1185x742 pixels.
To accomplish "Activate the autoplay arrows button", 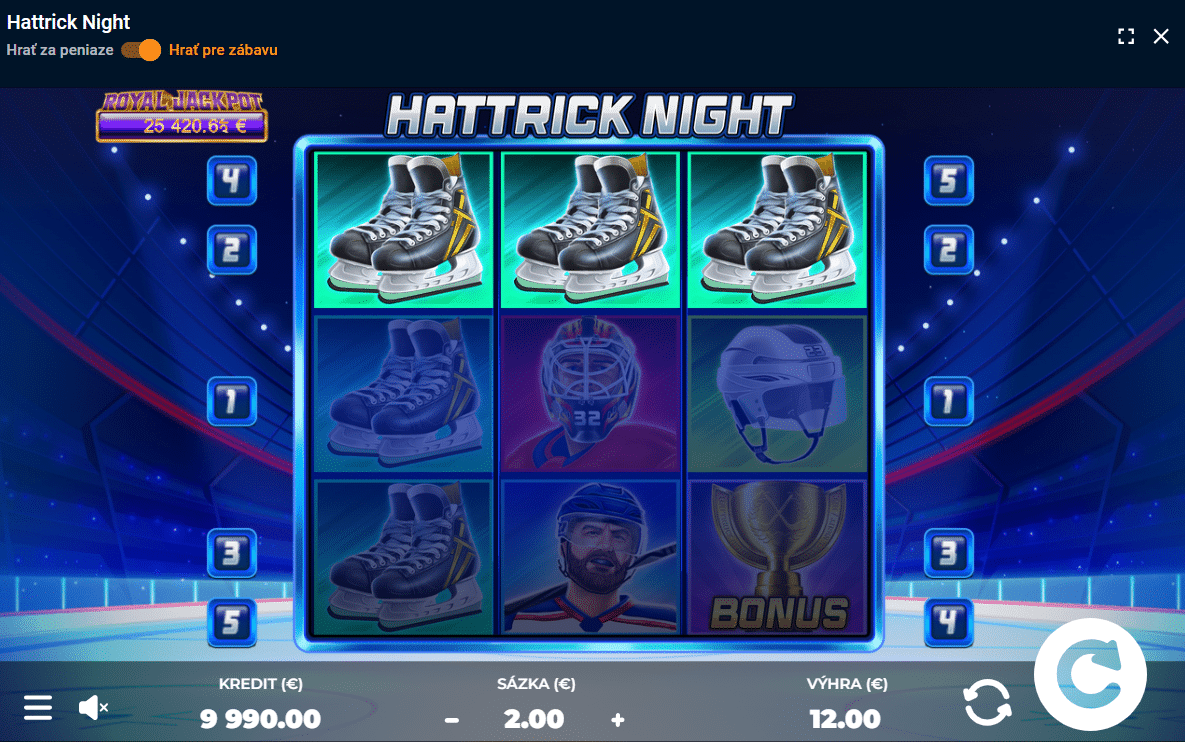I will [x=987, y=702].
